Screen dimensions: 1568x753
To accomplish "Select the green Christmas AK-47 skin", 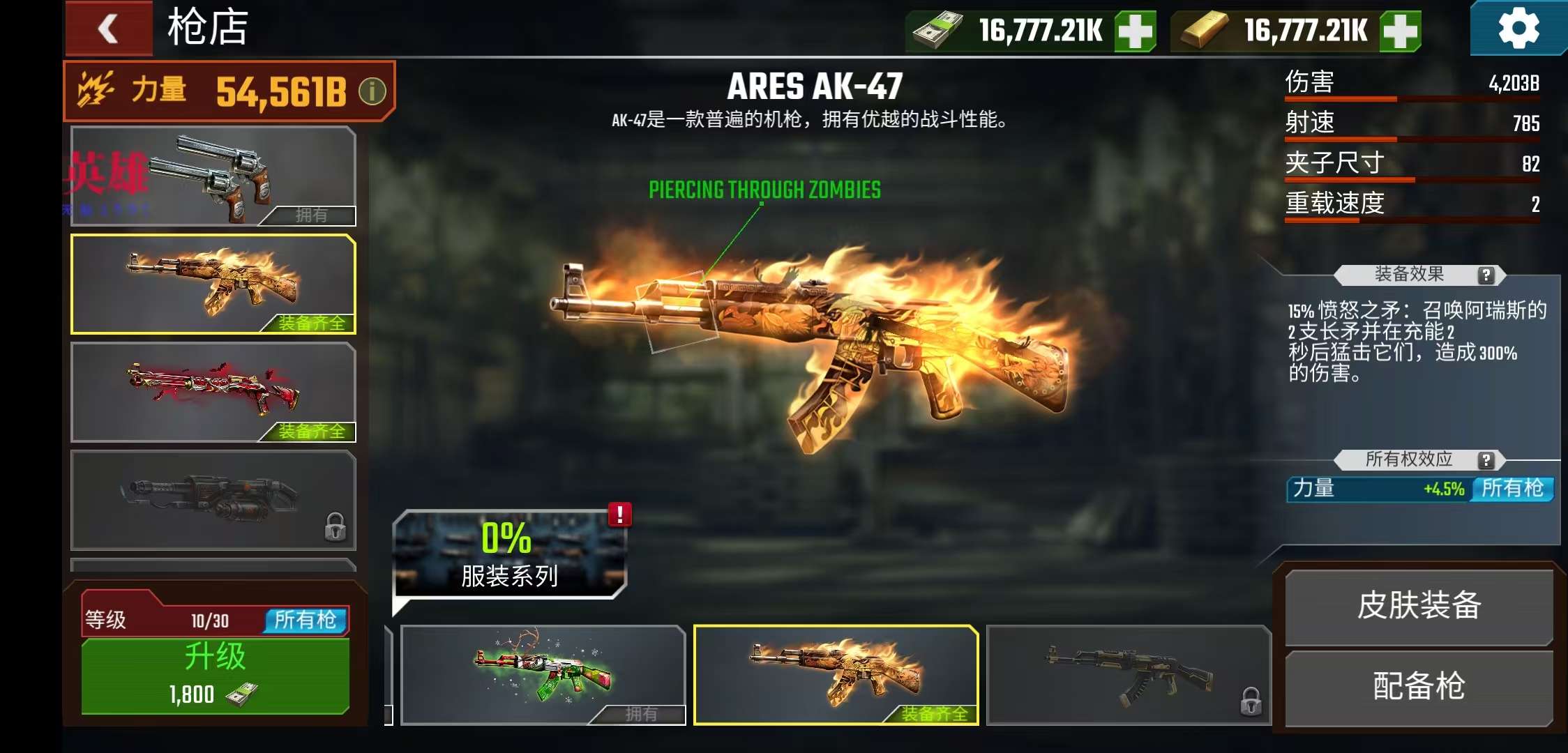I will (x=543, y=674).
